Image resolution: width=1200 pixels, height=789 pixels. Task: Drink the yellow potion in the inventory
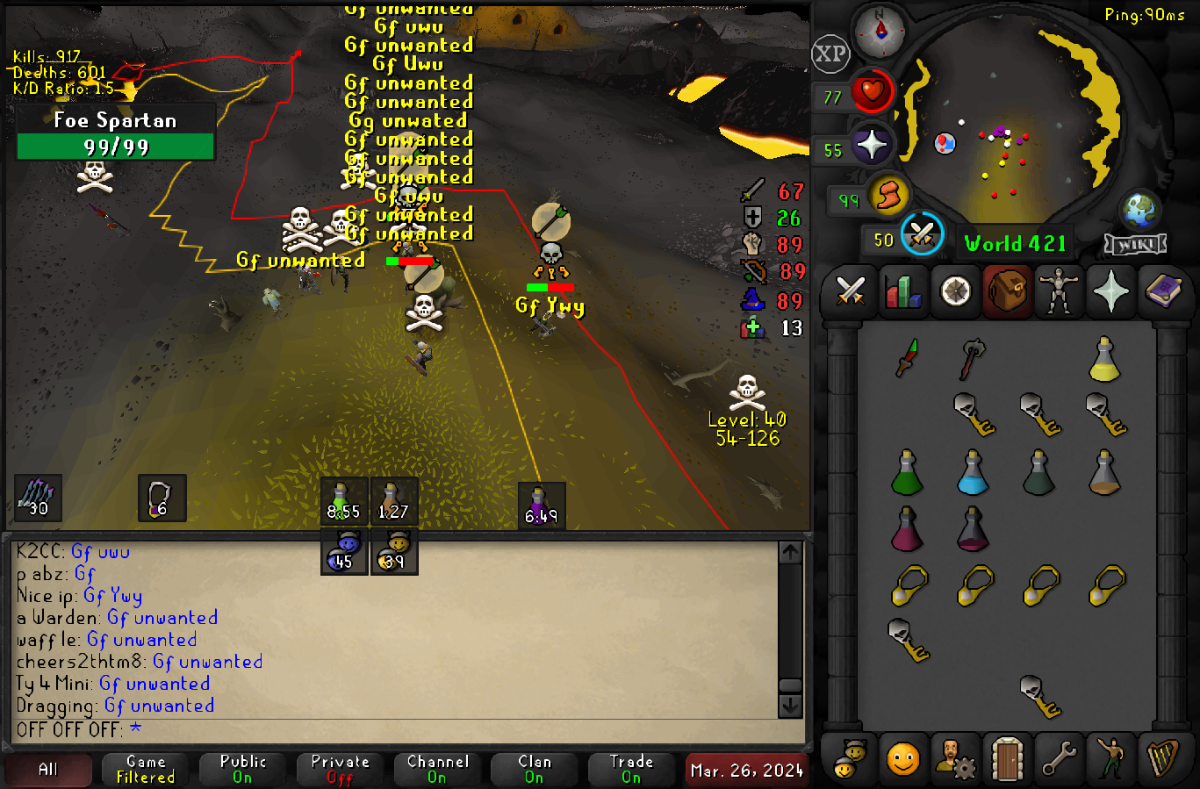(1103, 358)
